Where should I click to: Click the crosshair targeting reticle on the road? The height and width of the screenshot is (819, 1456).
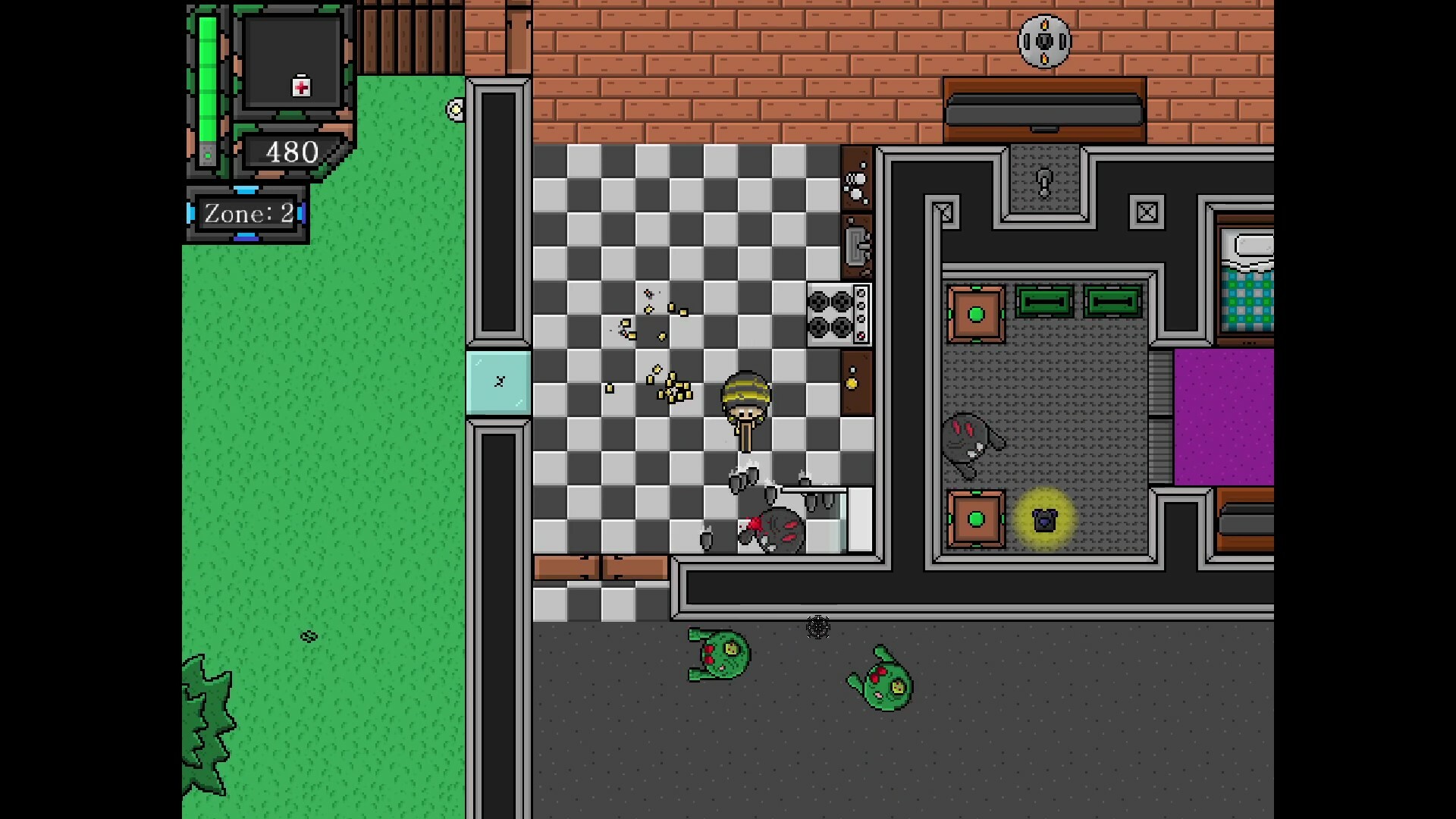[819, 628]
